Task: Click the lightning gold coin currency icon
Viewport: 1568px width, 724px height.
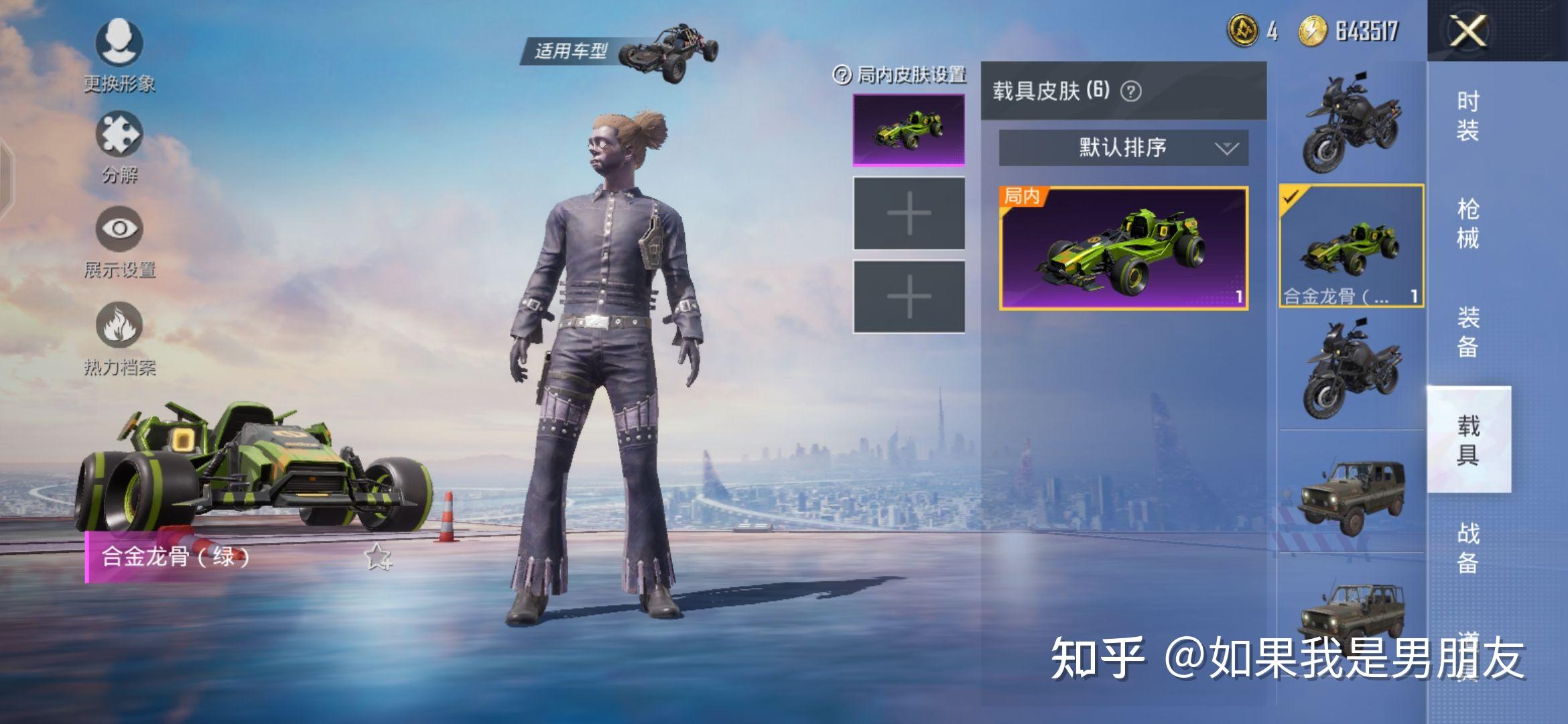Action: [1312, 31]
